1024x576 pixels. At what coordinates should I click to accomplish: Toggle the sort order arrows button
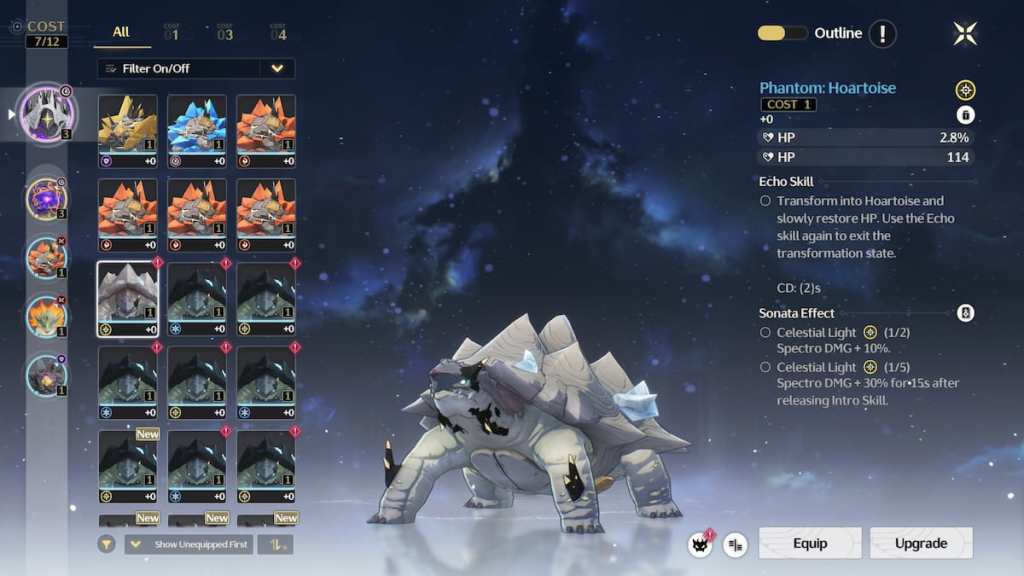point(275,544)
